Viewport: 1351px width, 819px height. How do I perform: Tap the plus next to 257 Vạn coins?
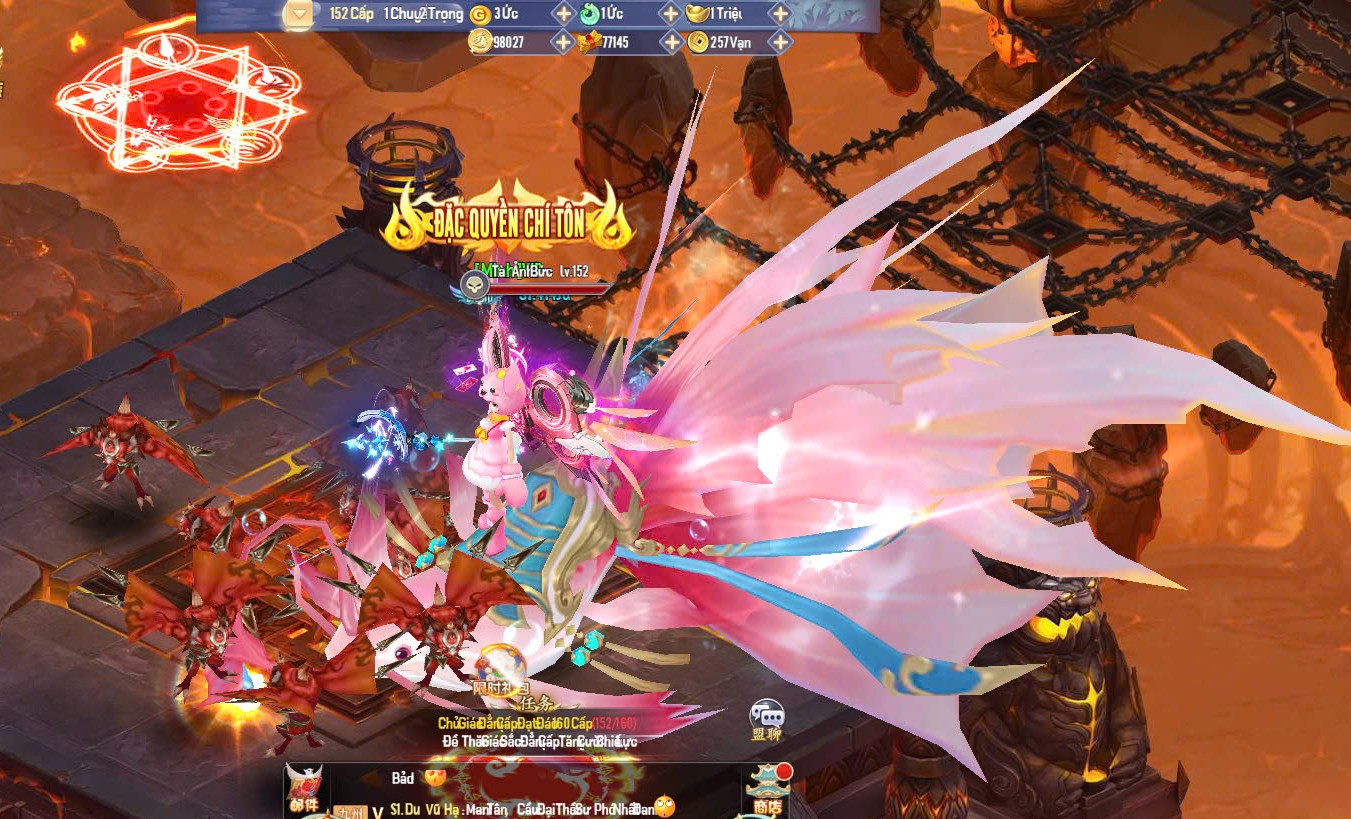(x=780, y=42)
